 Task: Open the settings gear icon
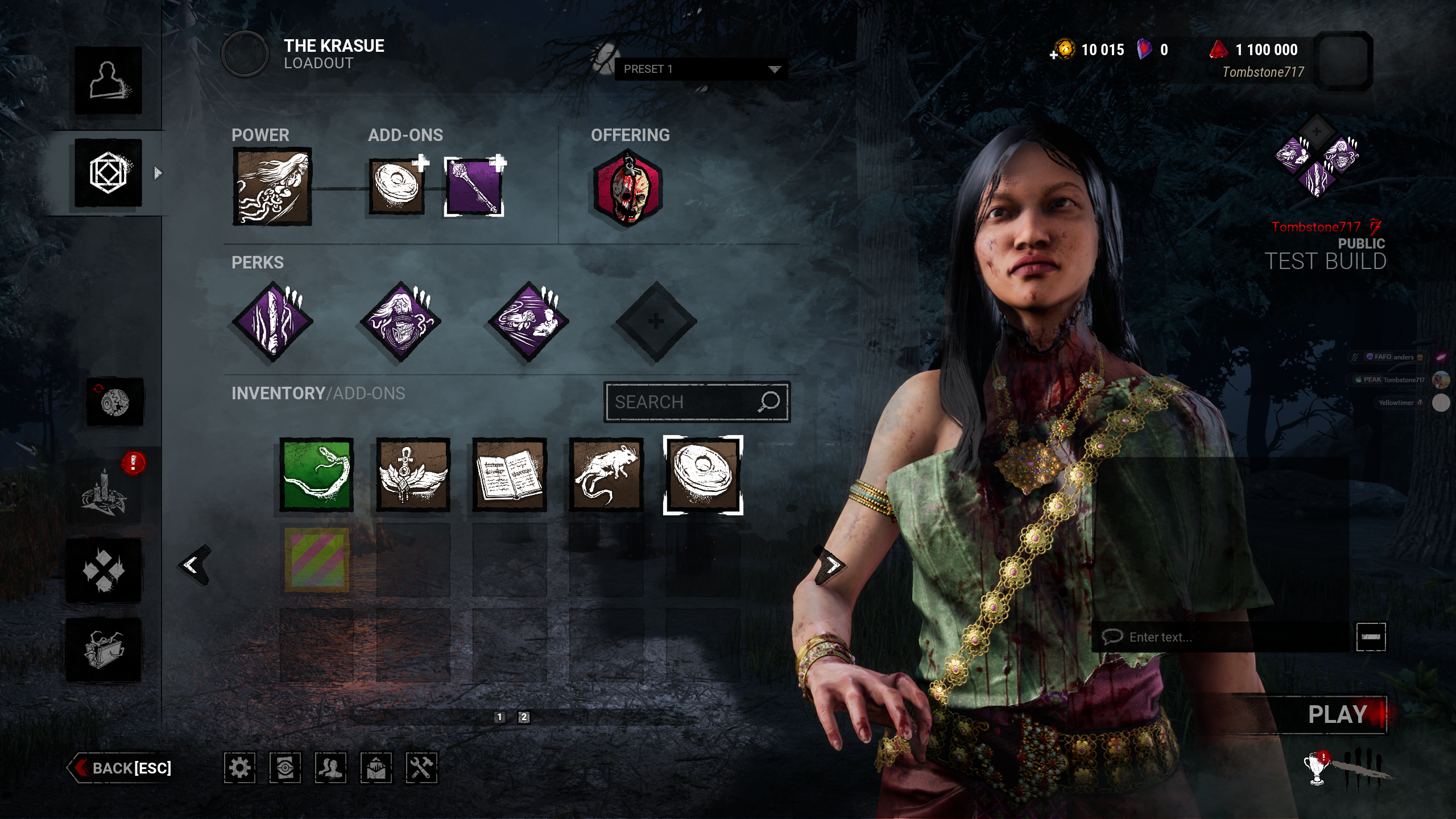[239, 768]
